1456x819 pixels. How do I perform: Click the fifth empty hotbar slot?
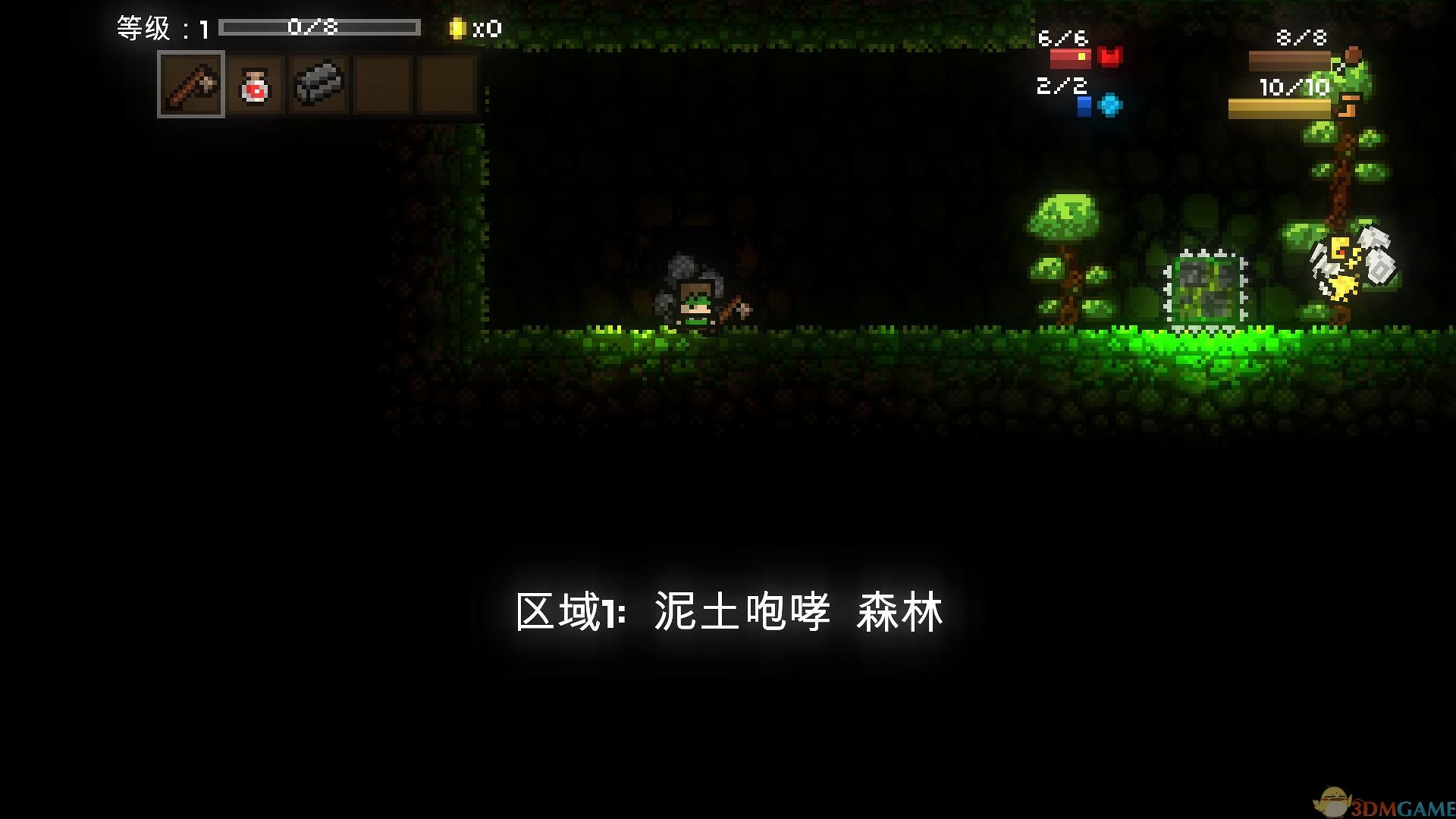click(446, 85)
